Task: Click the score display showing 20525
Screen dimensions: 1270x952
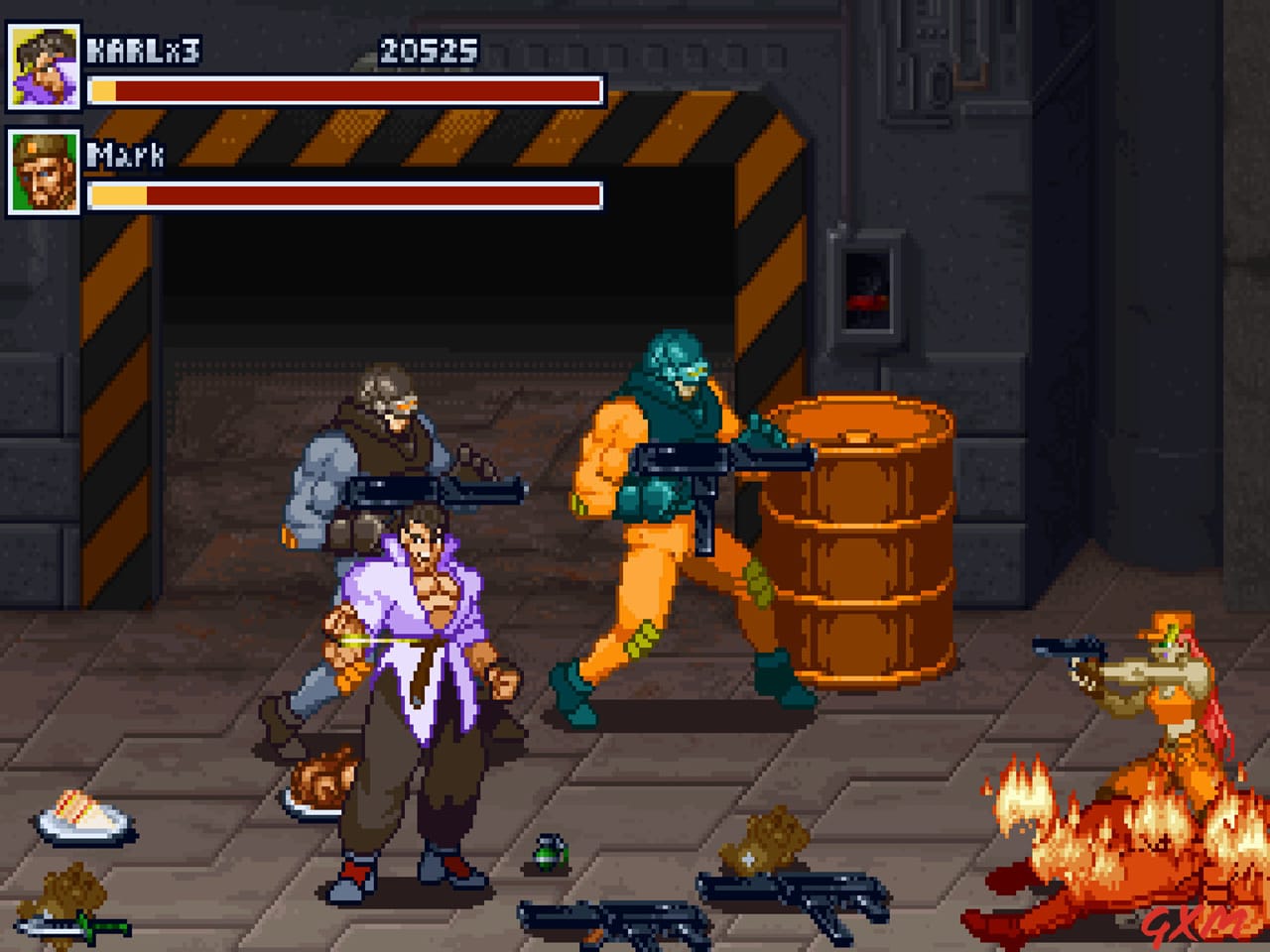Action: [x=431, y=45]
